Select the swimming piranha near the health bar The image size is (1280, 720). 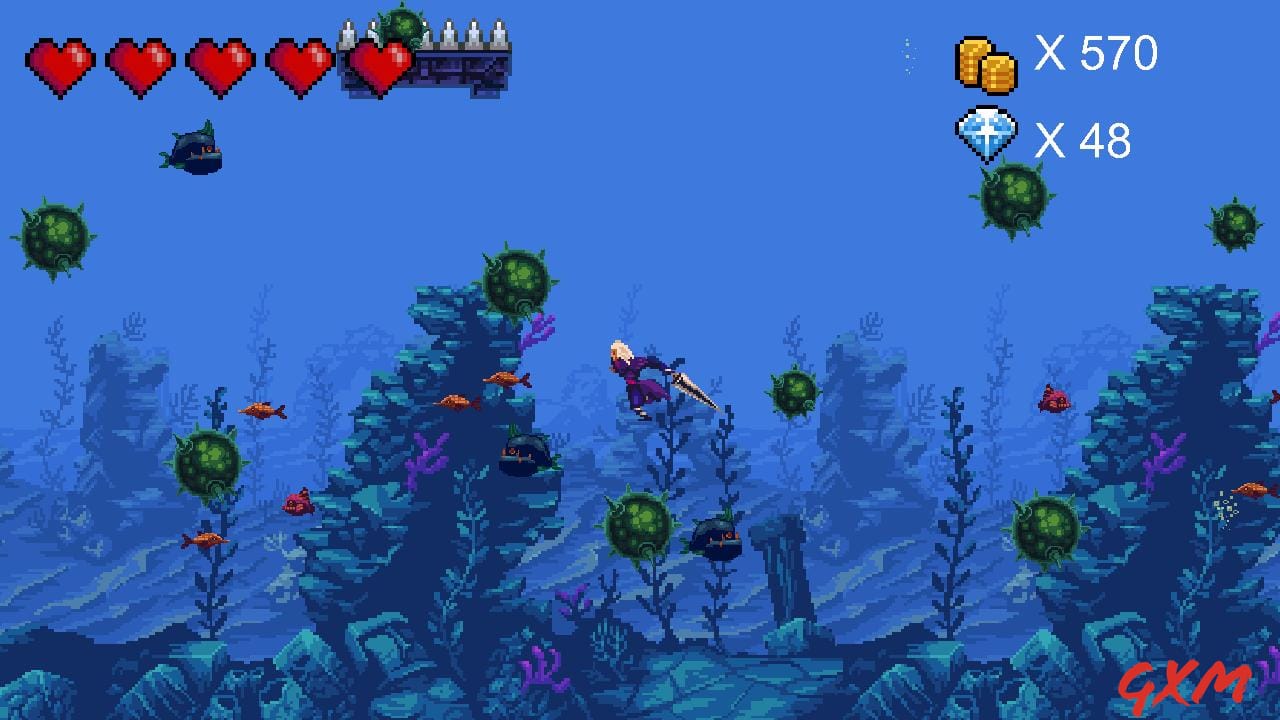193,148
